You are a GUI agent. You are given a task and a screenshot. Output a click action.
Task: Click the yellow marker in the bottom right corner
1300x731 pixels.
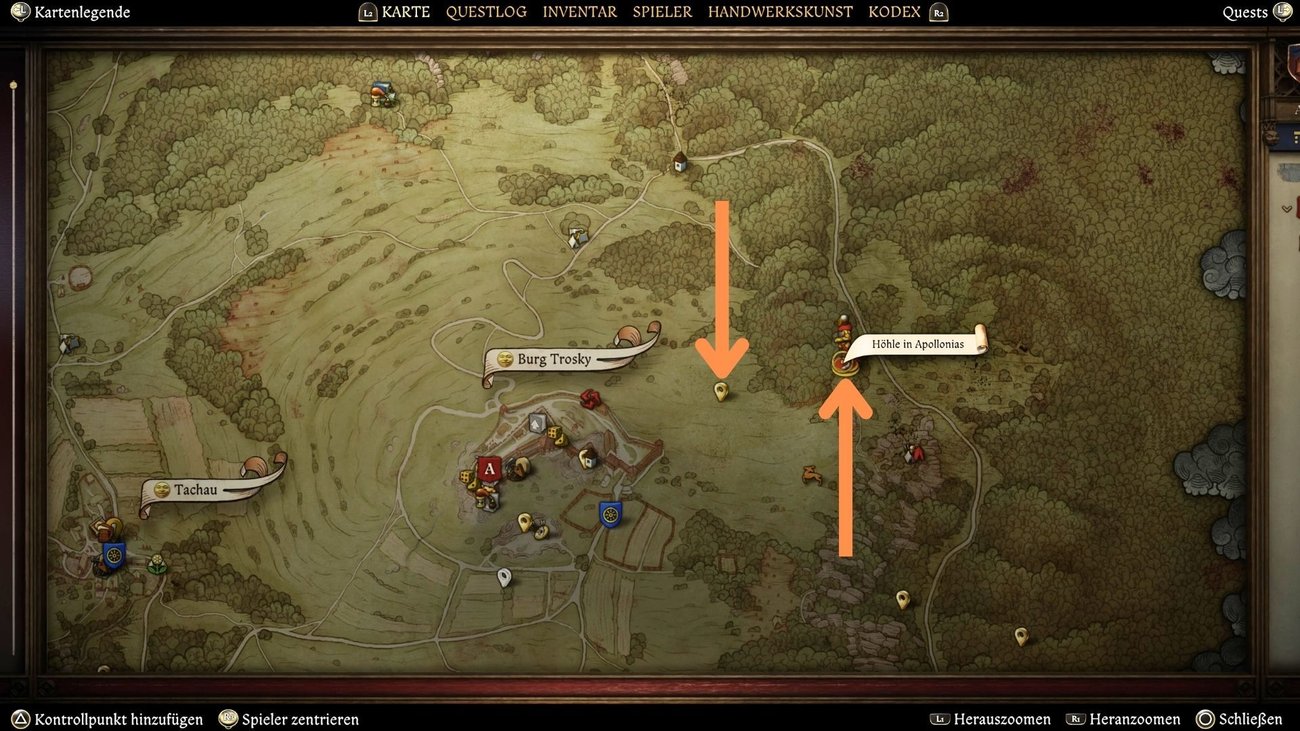(x=1019, y=635)
